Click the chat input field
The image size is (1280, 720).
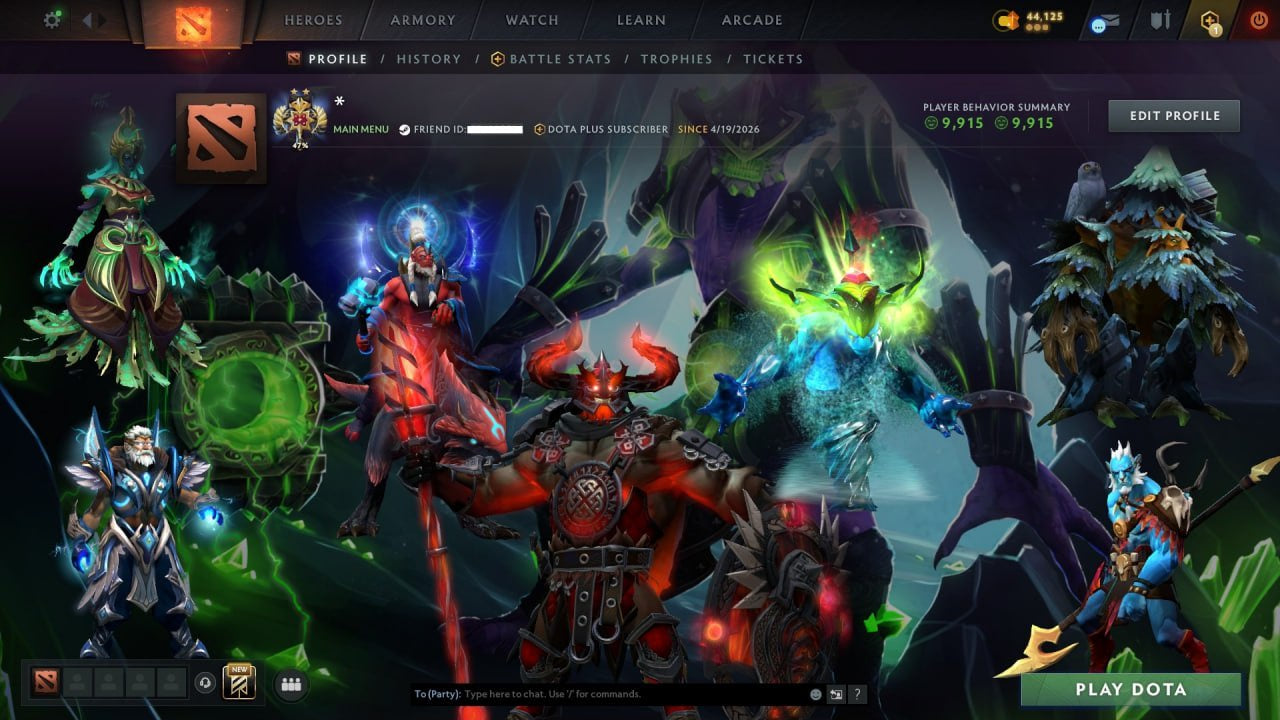click(600, 693)
